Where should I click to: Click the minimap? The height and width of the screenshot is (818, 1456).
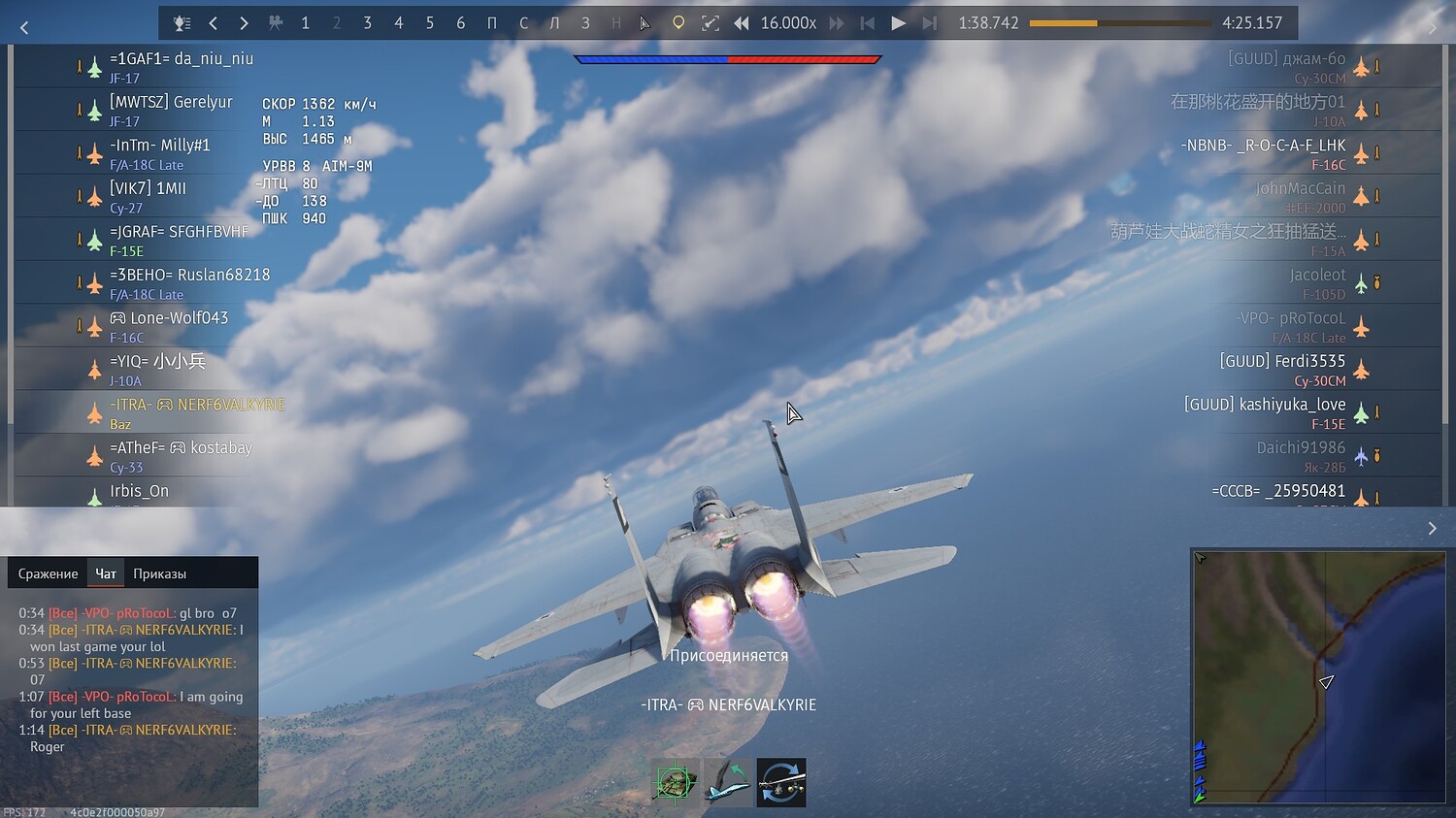coord(1317,677)
